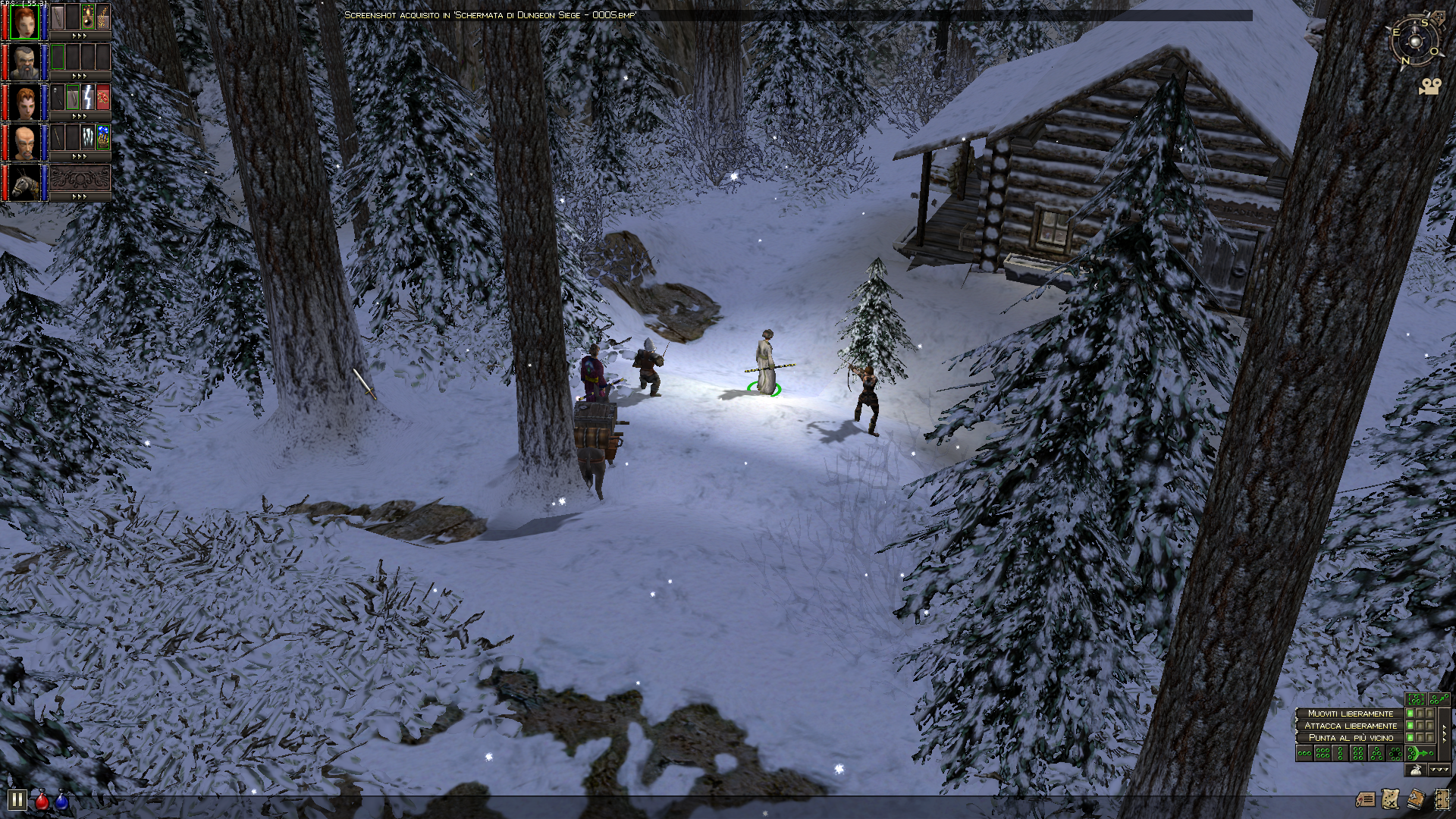Pick the bald elder's party portrait
1456x819 pixels.
(x=24, y=142)
